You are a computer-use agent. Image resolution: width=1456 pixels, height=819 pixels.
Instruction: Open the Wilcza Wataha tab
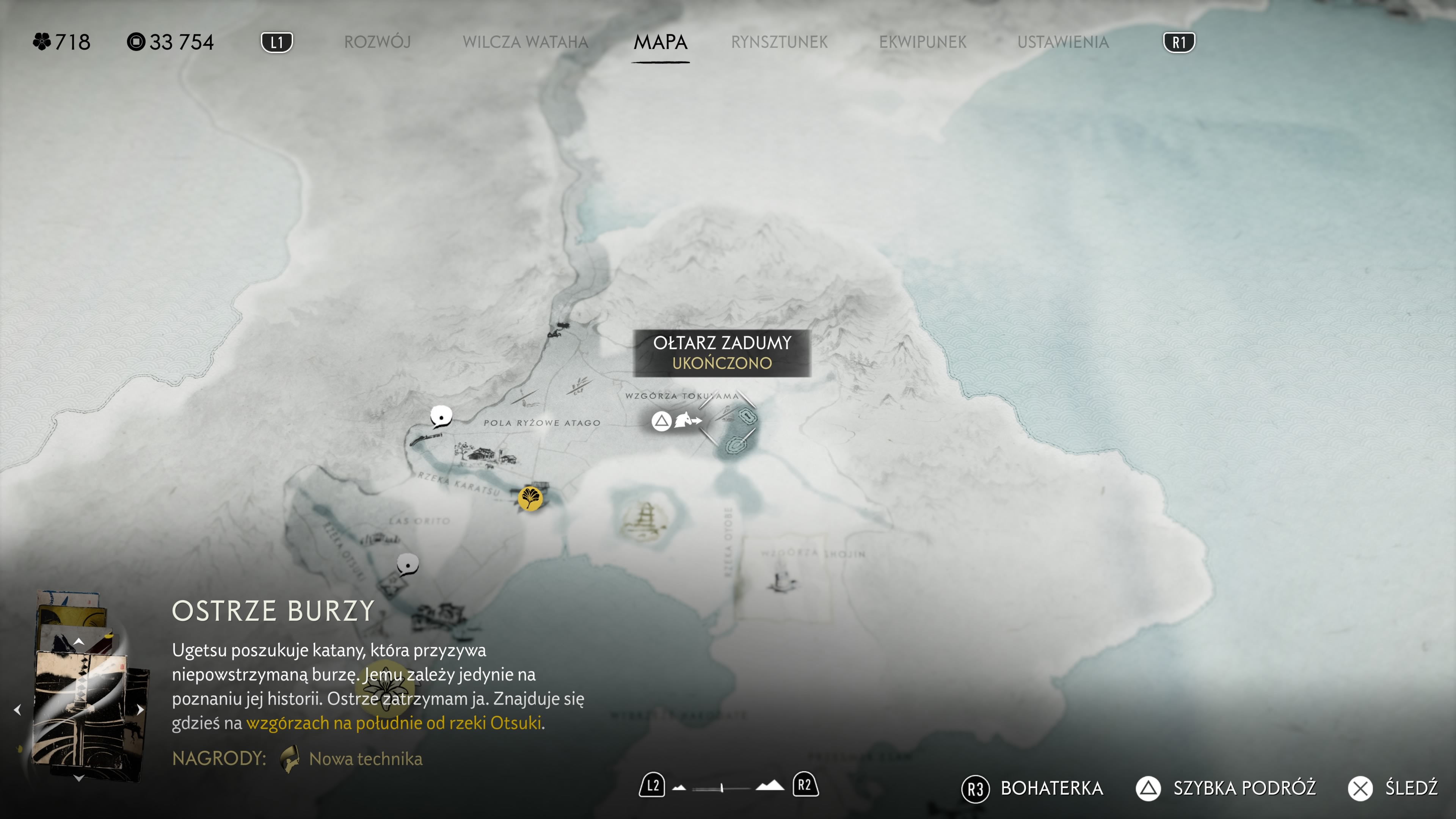point(525,42)
